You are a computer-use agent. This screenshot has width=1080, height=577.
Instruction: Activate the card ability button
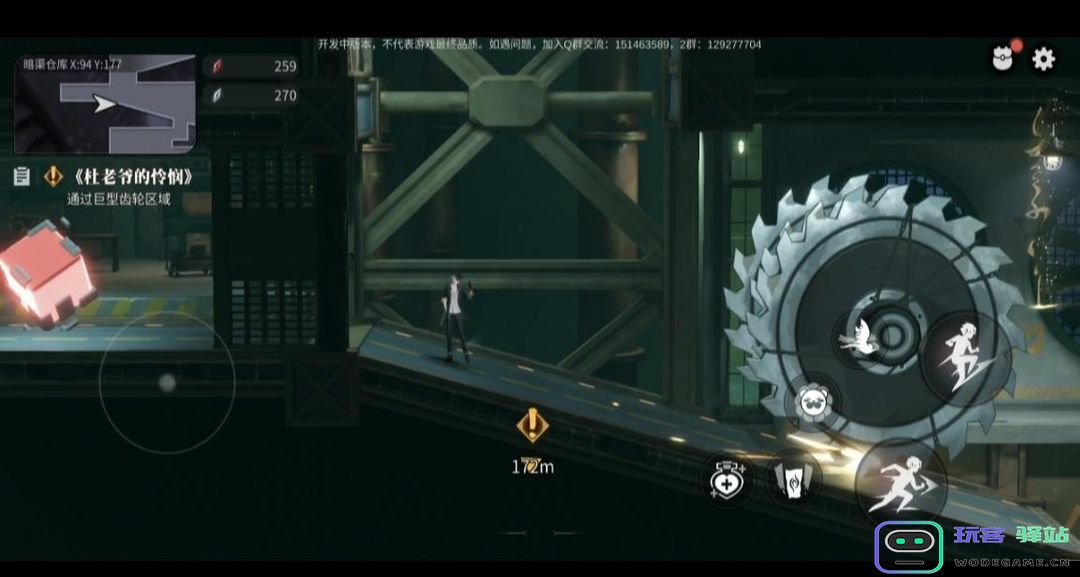click(793, 479)
